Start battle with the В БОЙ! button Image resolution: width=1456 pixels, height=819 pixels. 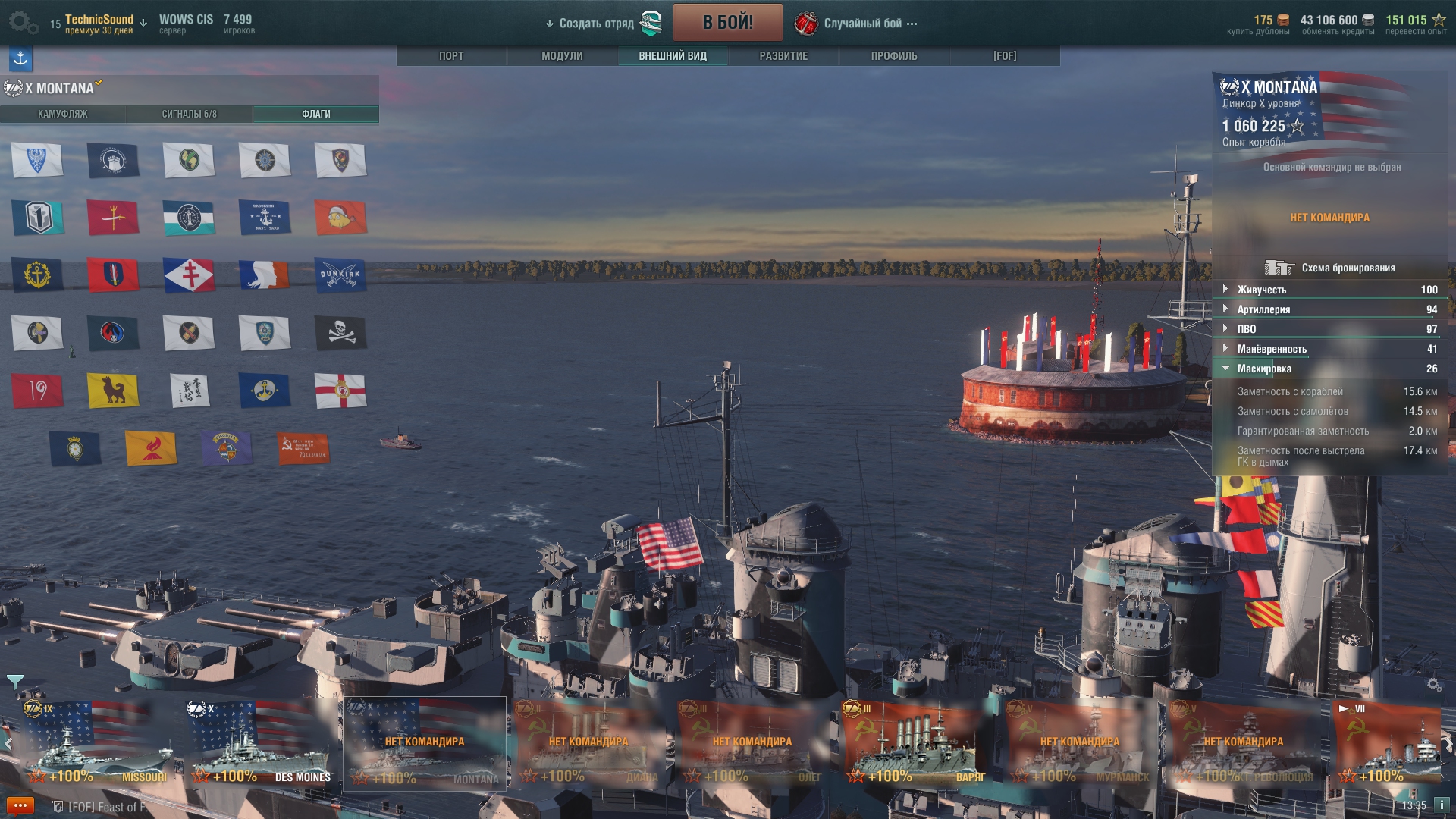coord(727,23)
